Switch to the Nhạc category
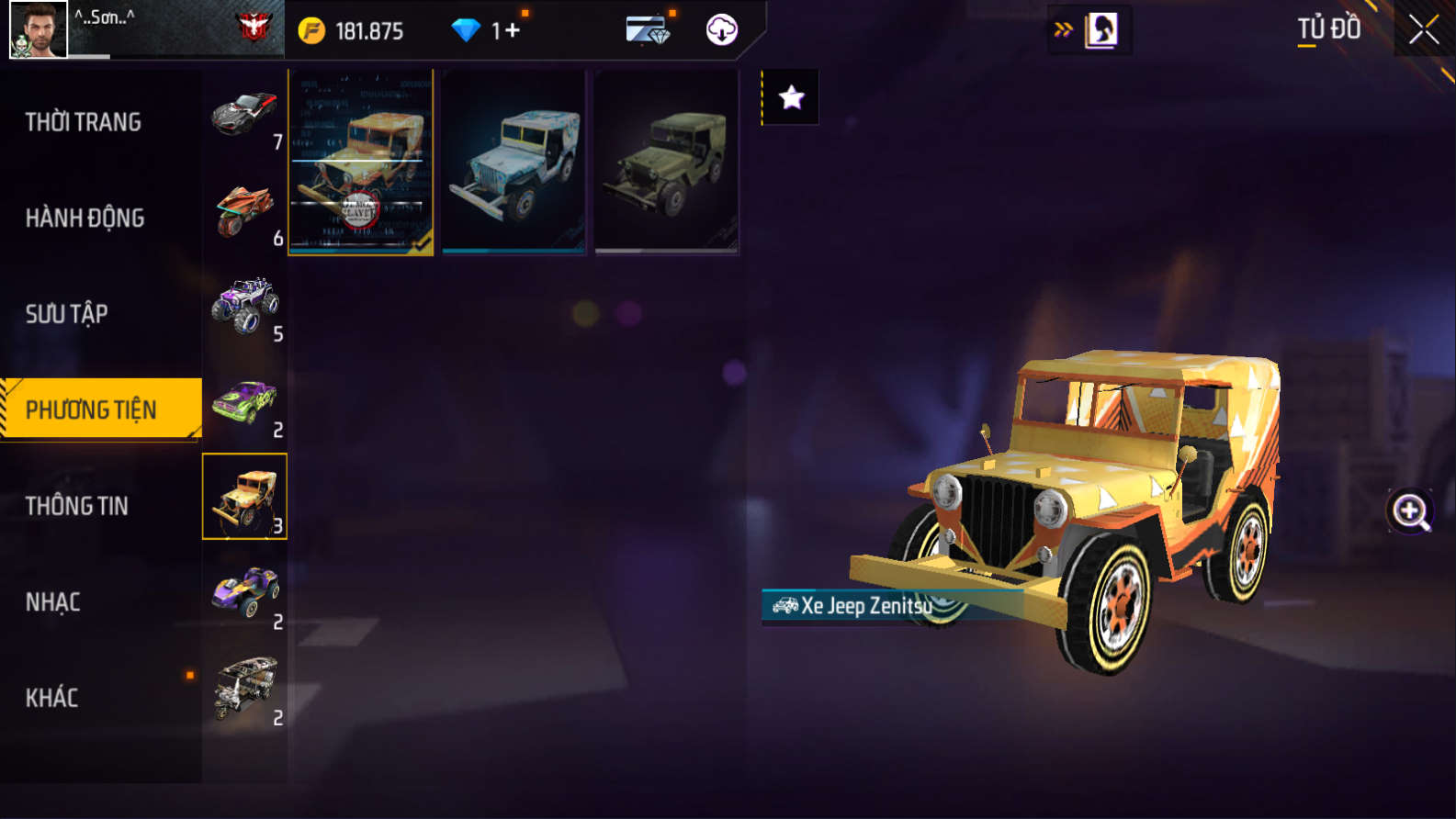This screenshot has height=819, width=1456. (x=53, y=602)
